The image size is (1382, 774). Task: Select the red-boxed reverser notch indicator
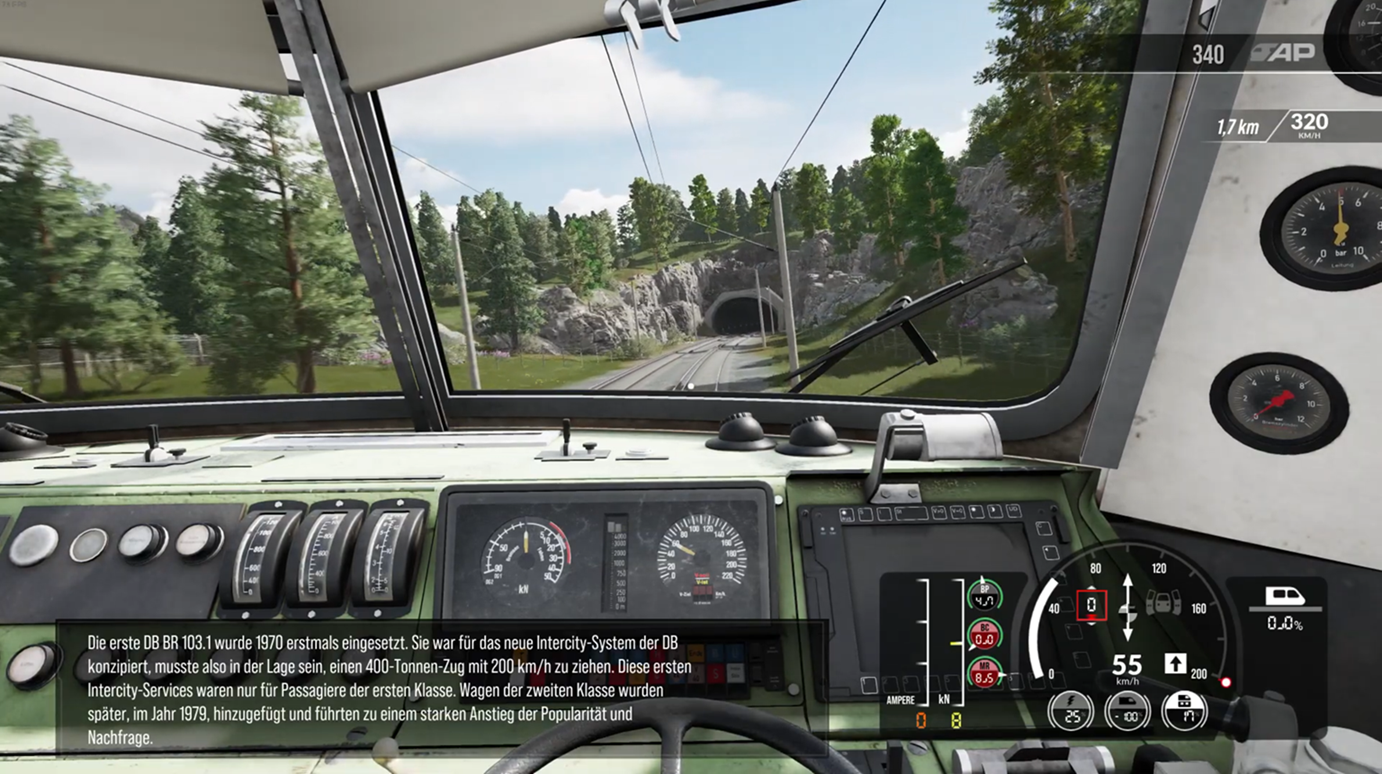tap(1091, 604)
